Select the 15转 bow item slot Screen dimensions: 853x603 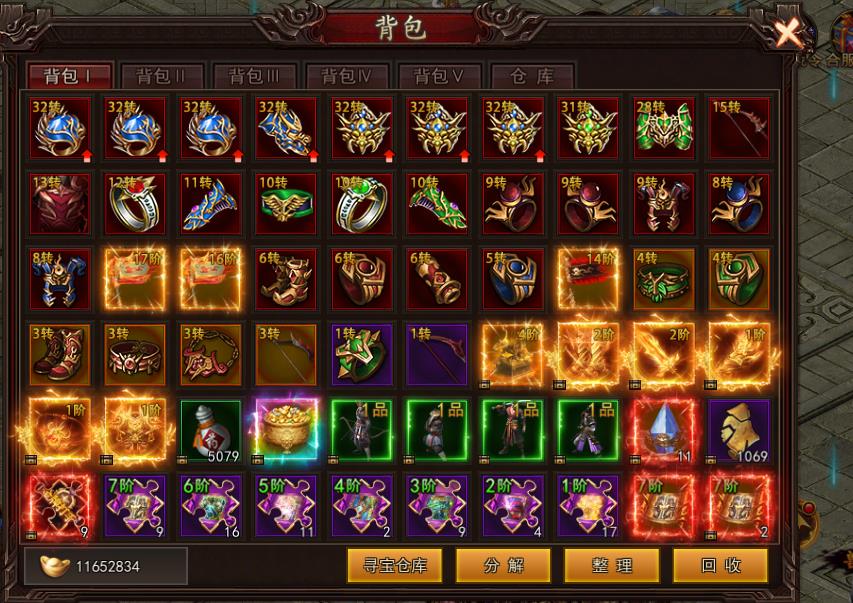coord(739,128)
